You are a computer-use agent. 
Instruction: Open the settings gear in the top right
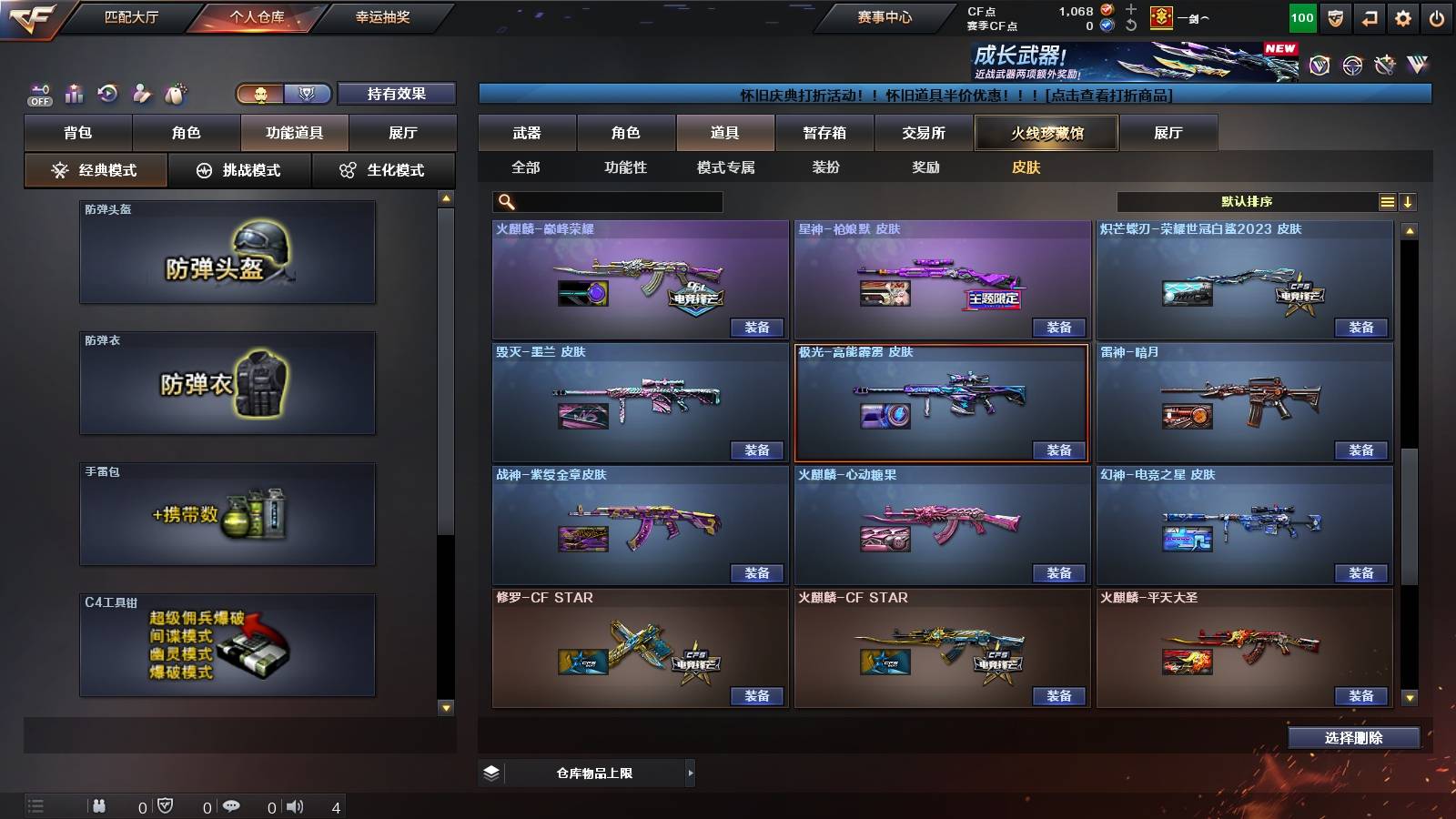1403,17
